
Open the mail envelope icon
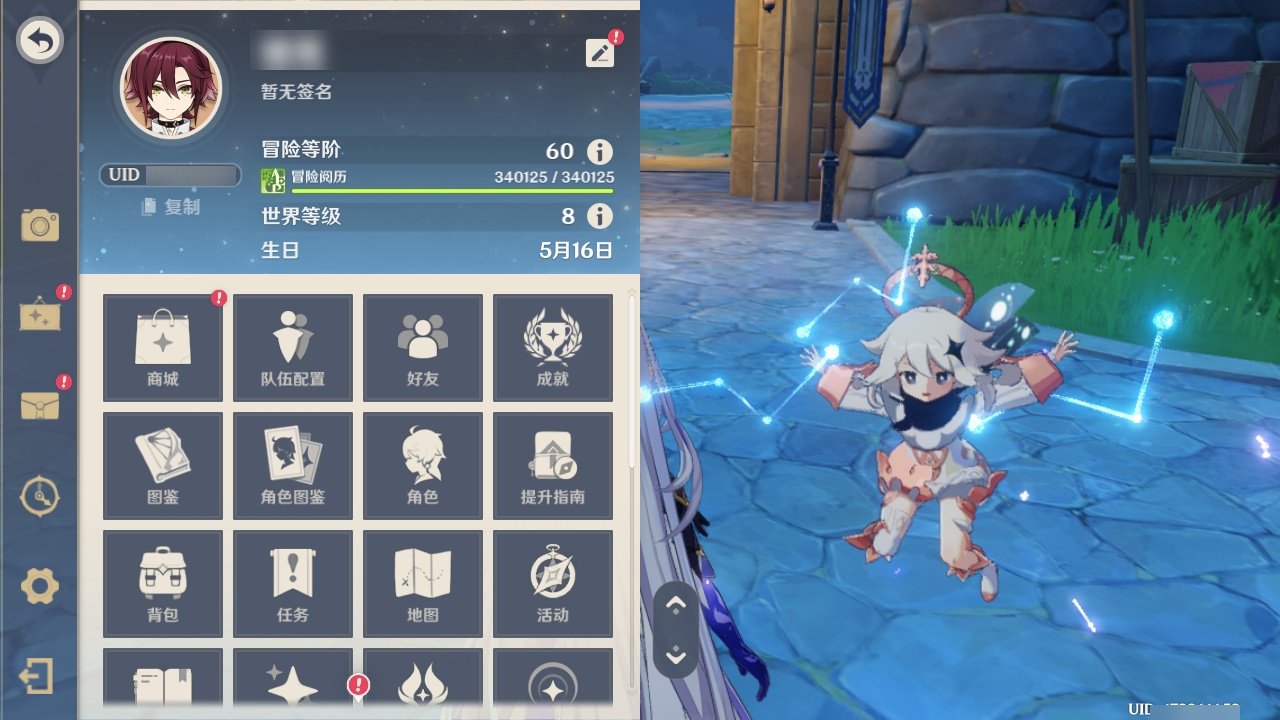(40, 405)
